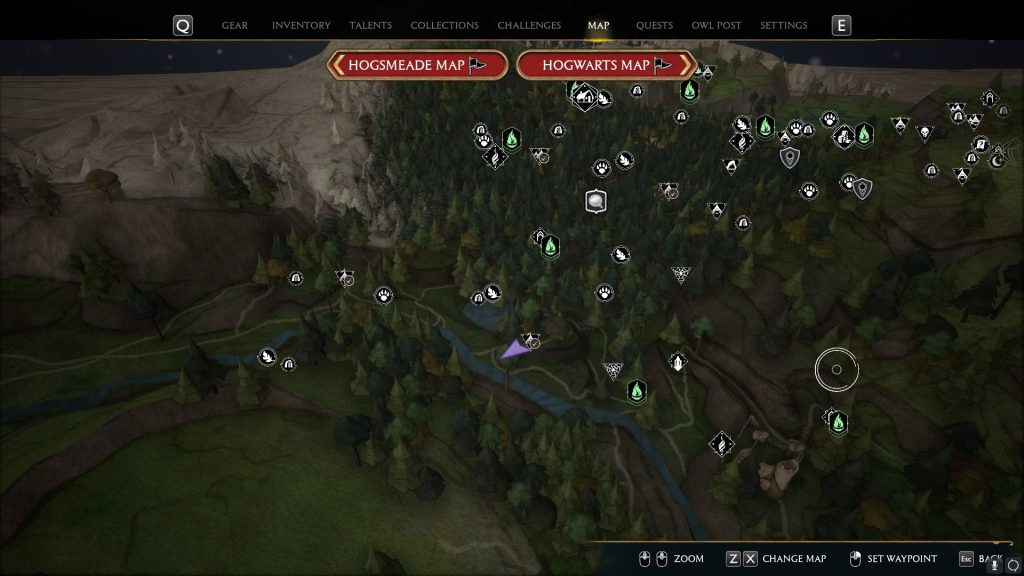Switch to the Hogsmeade Map
The width and height of the screenshot is (1024, 576).
click(417, 65)
